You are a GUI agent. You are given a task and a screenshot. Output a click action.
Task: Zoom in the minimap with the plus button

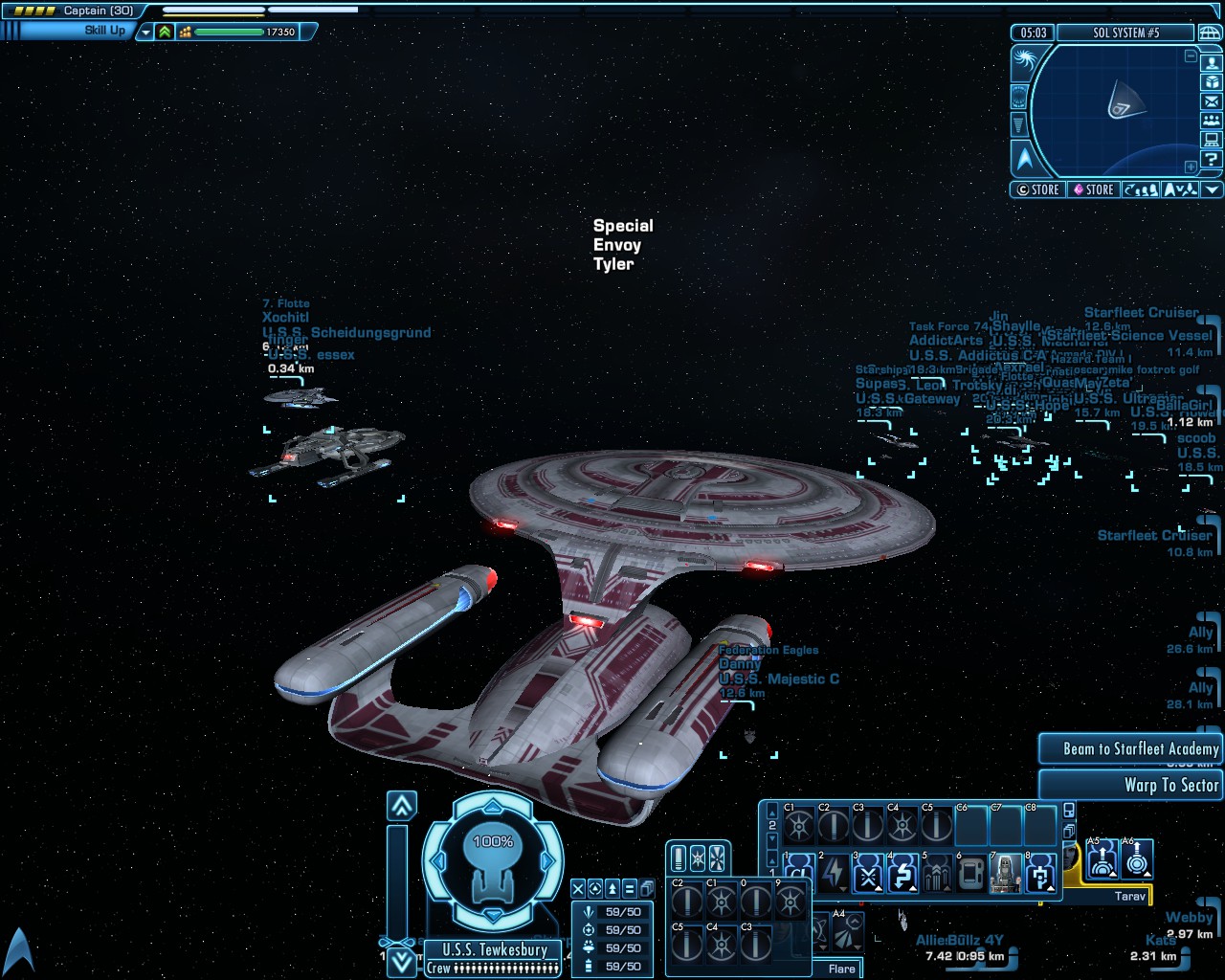click(x=1191, y=167)
